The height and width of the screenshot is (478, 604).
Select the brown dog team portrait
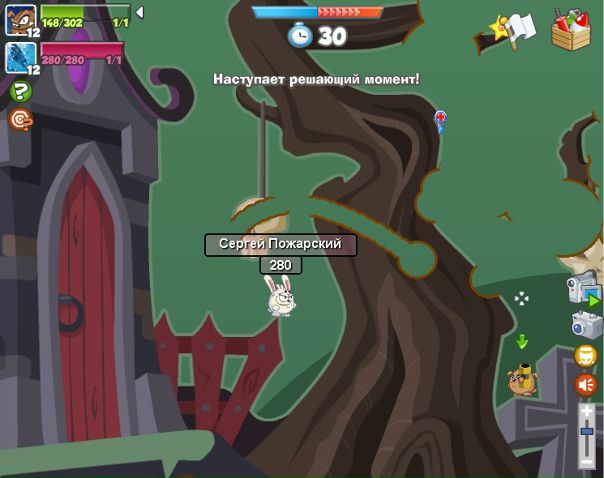(x=20, y=17)
